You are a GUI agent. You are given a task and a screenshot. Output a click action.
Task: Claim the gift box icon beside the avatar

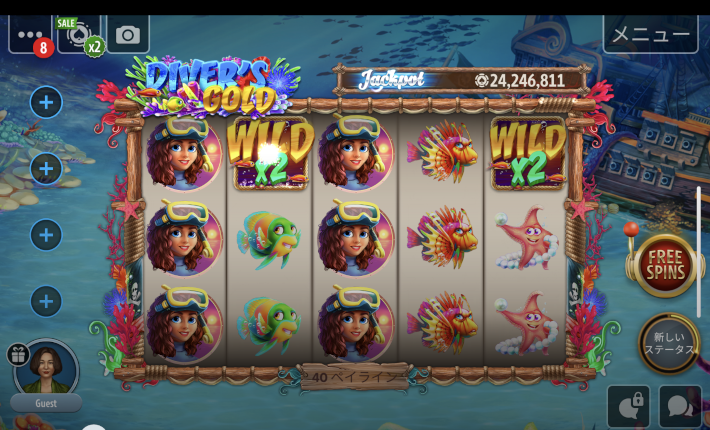pos(18,354)
